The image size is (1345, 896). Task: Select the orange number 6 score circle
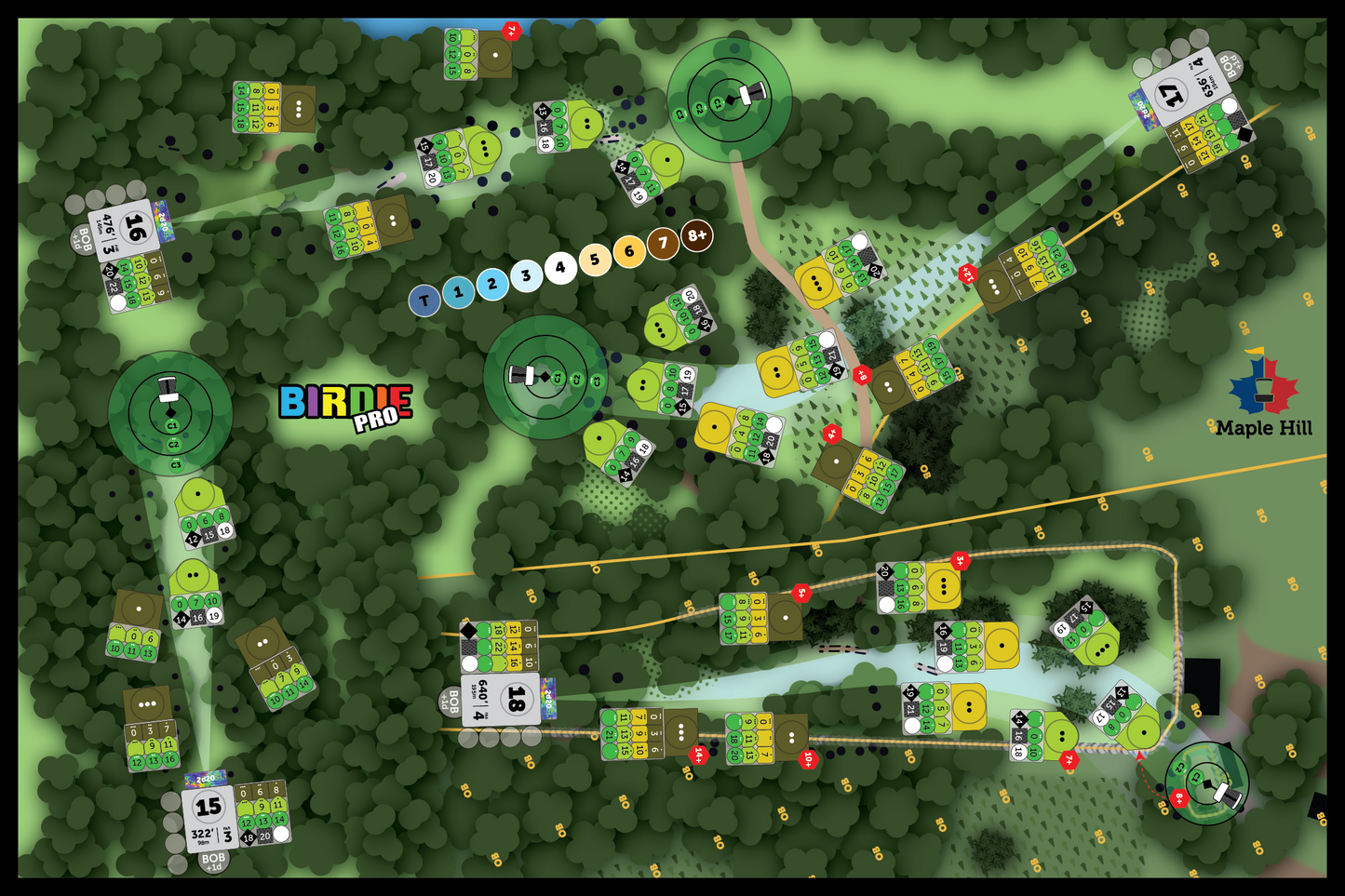[629, 251]
